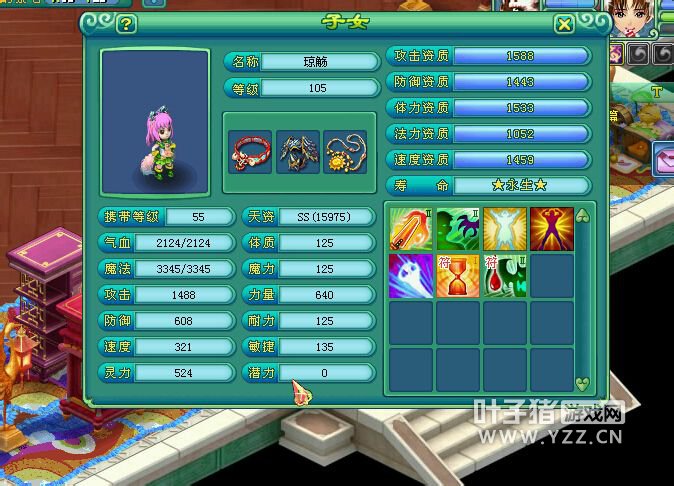Viewport: 674px width, 486px height.
Task: Click the white ghost skill icon
Action: [x=410, y=276]
